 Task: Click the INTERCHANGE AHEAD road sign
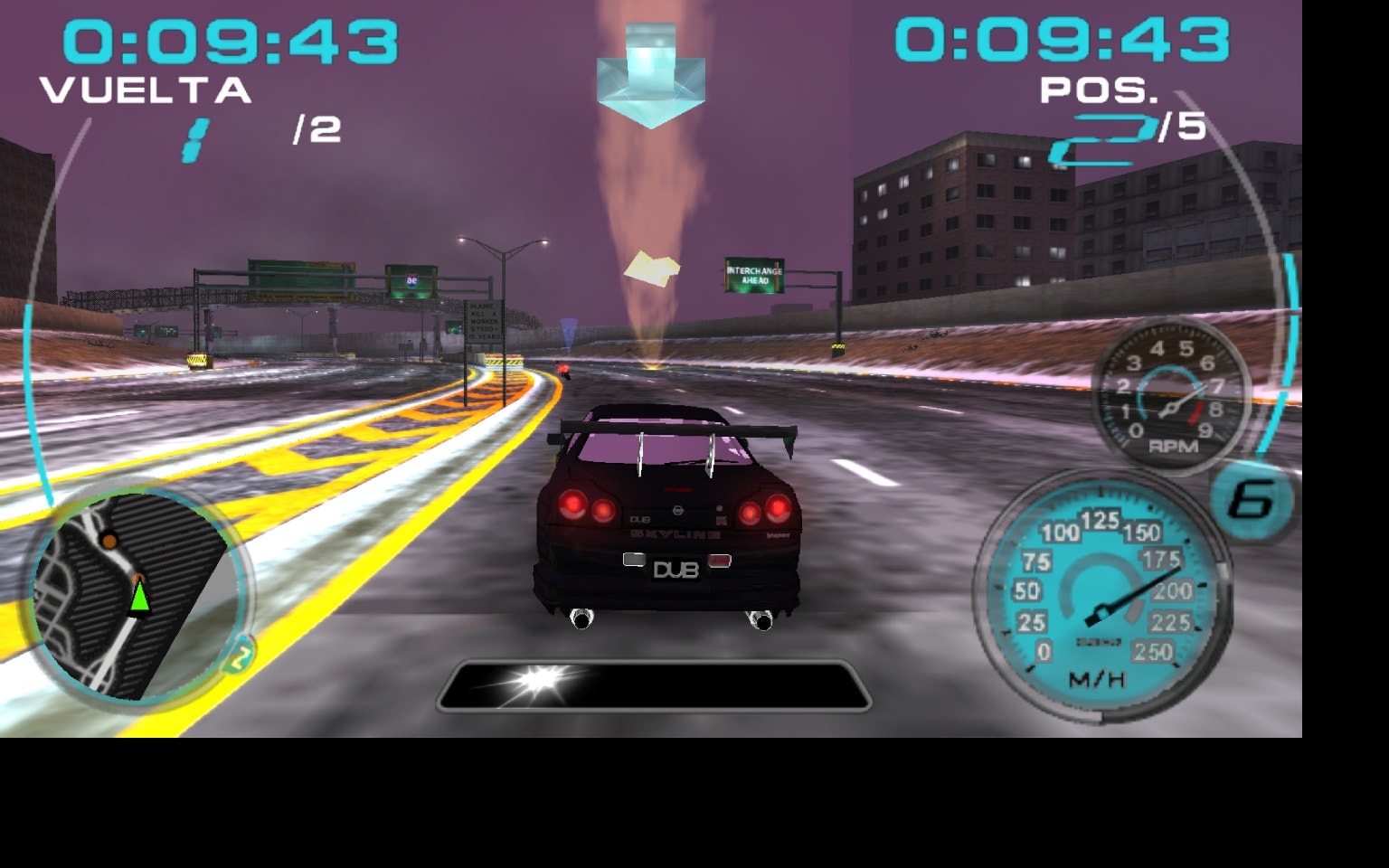tap(755, 273)
